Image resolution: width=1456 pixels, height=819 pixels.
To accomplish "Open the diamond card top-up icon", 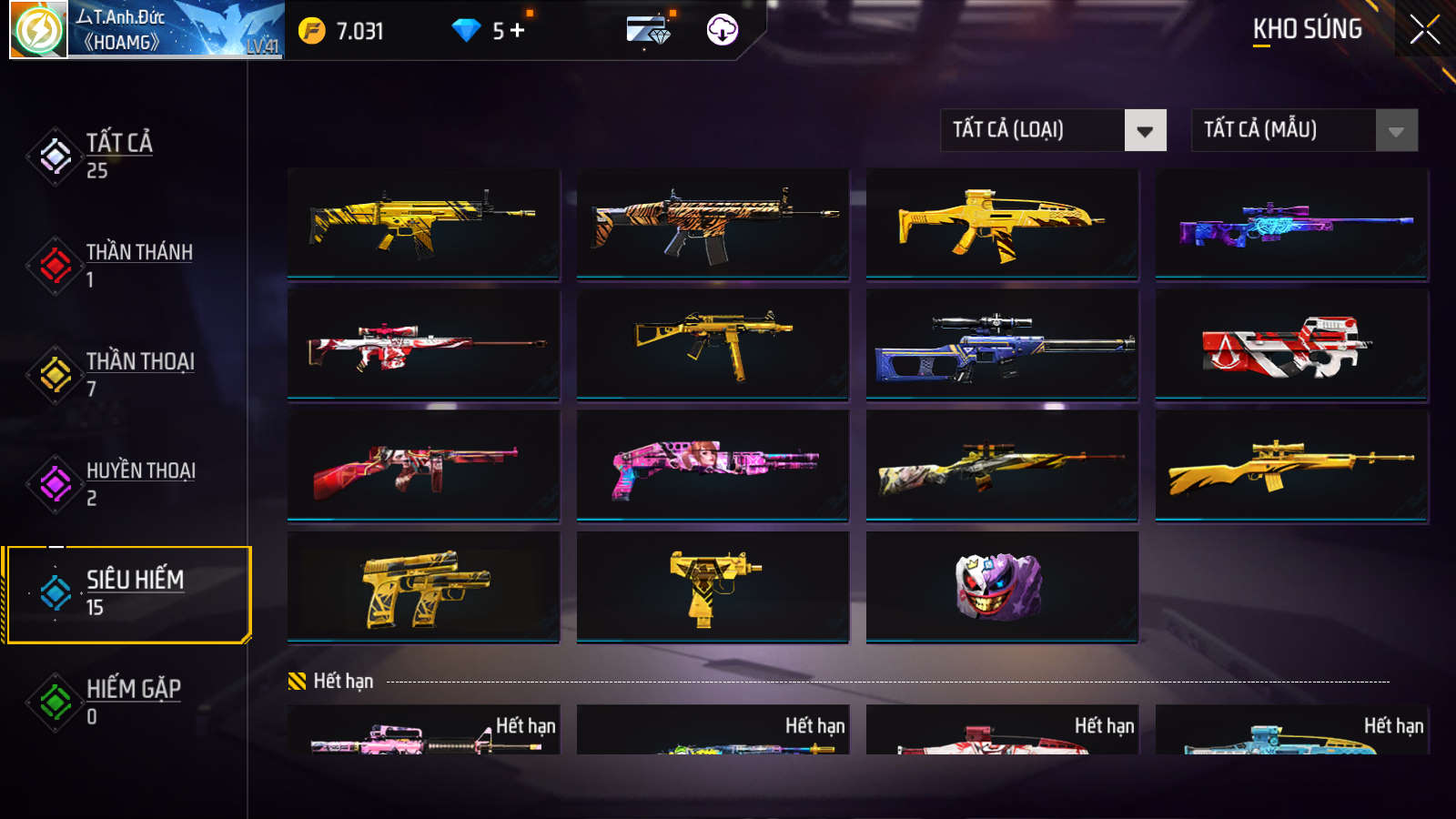I will coord(648,30).
